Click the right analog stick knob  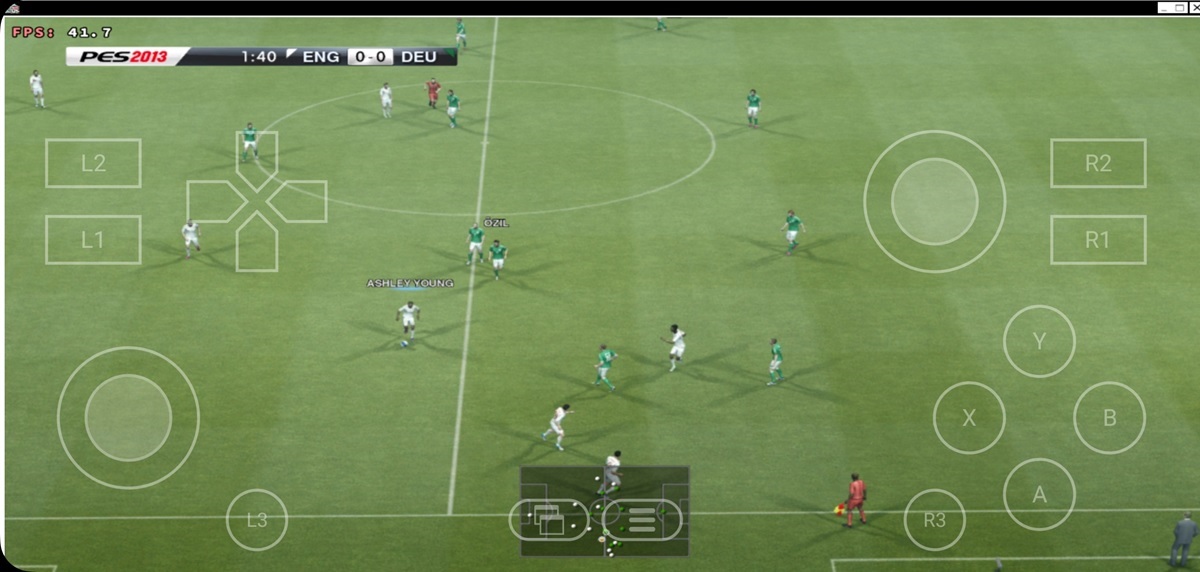[935, 201]
